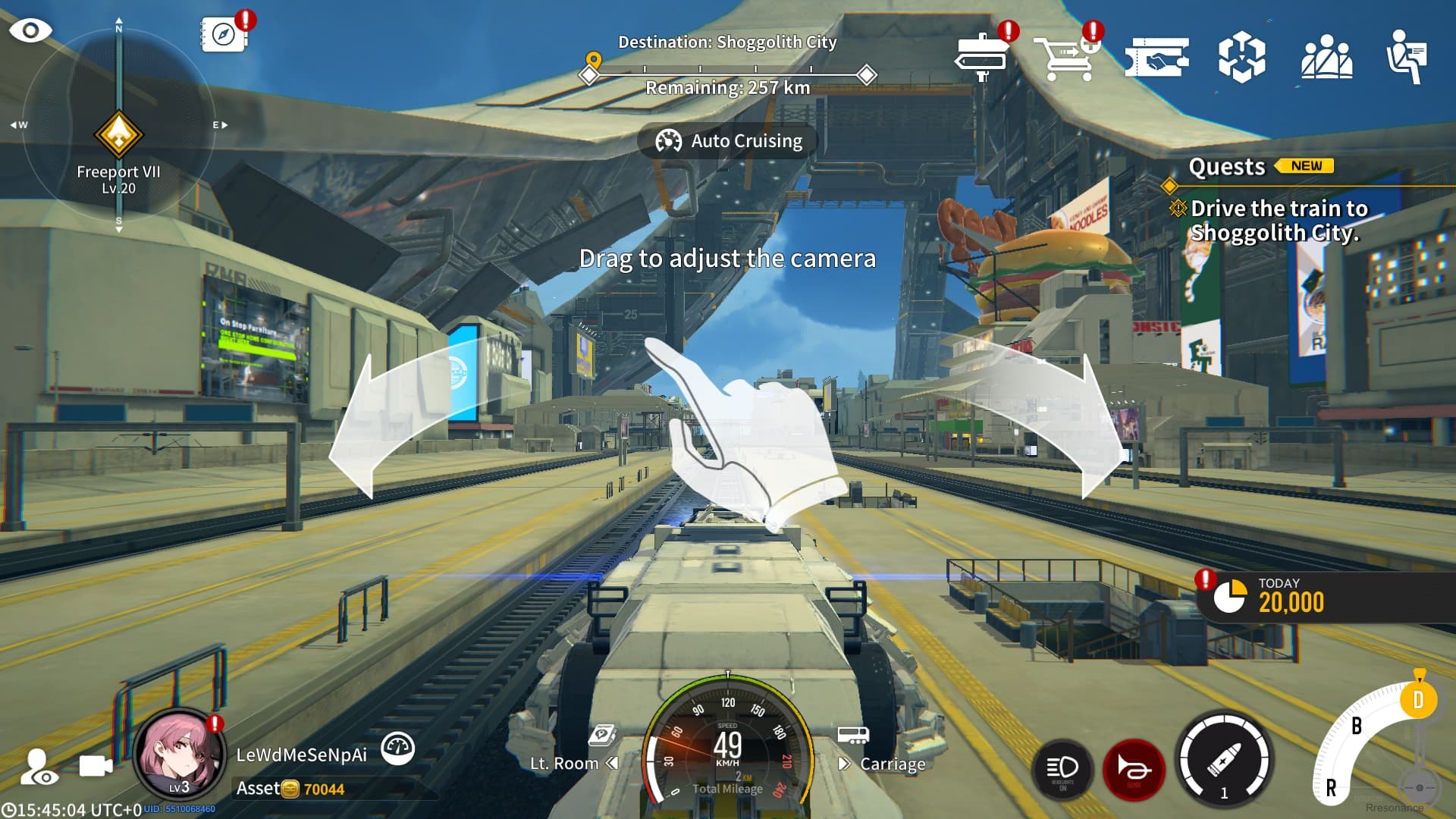
Task: Toggle the eye visibility icon
Action: tap(30, 30)
